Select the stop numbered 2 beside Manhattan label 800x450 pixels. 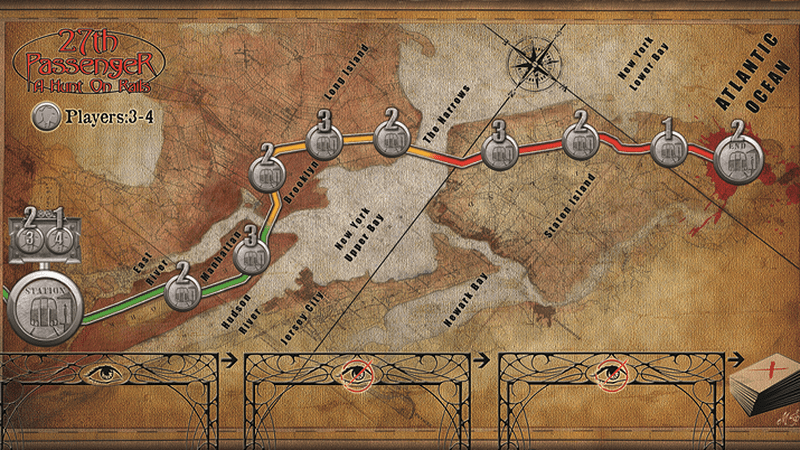tap(182, 287)
